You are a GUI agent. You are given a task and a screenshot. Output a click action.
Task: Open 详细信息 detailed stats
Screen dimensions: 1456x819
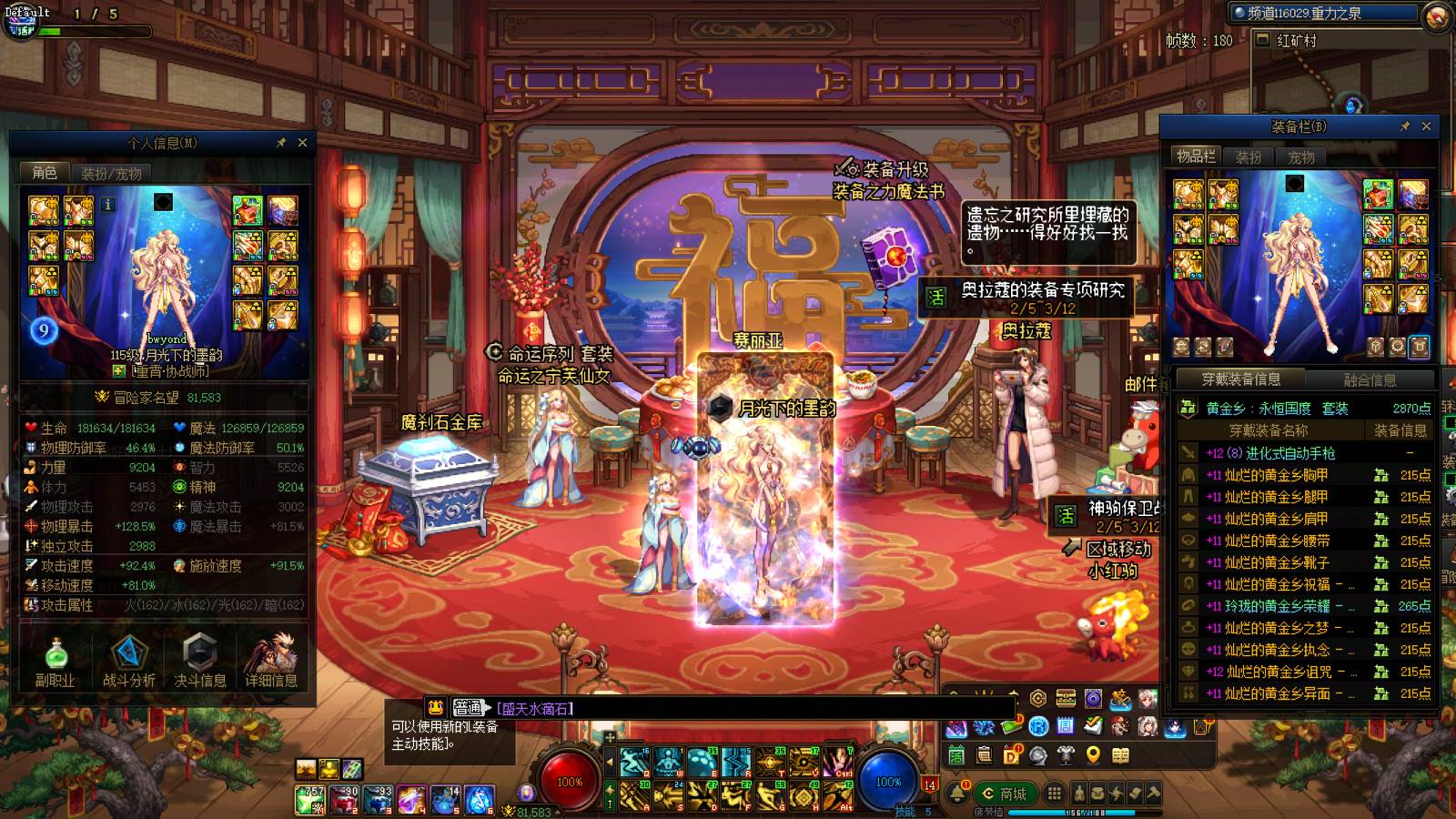[271, 660]
